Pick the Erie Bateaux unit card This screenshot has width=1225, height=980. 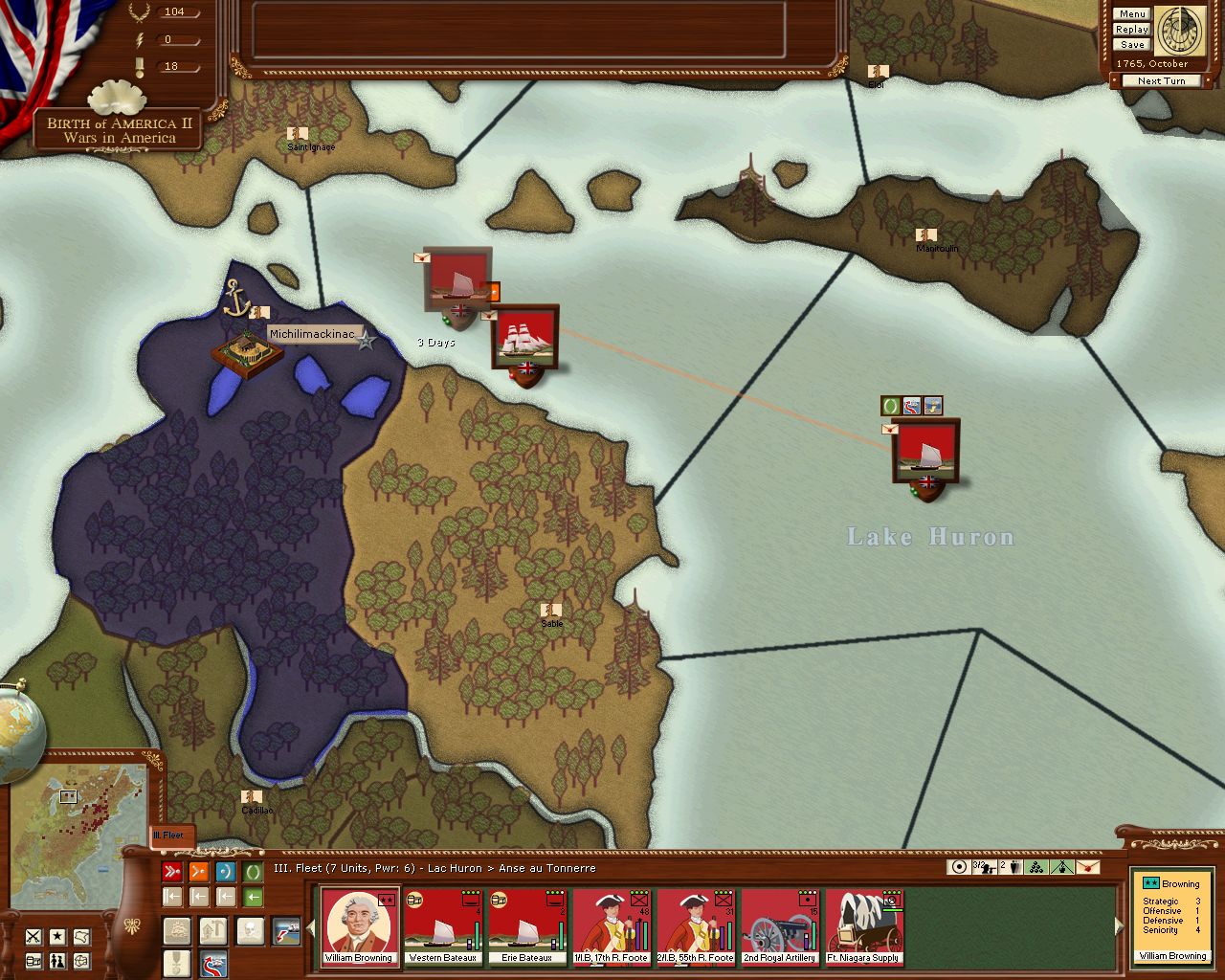(x=527, y=926)
